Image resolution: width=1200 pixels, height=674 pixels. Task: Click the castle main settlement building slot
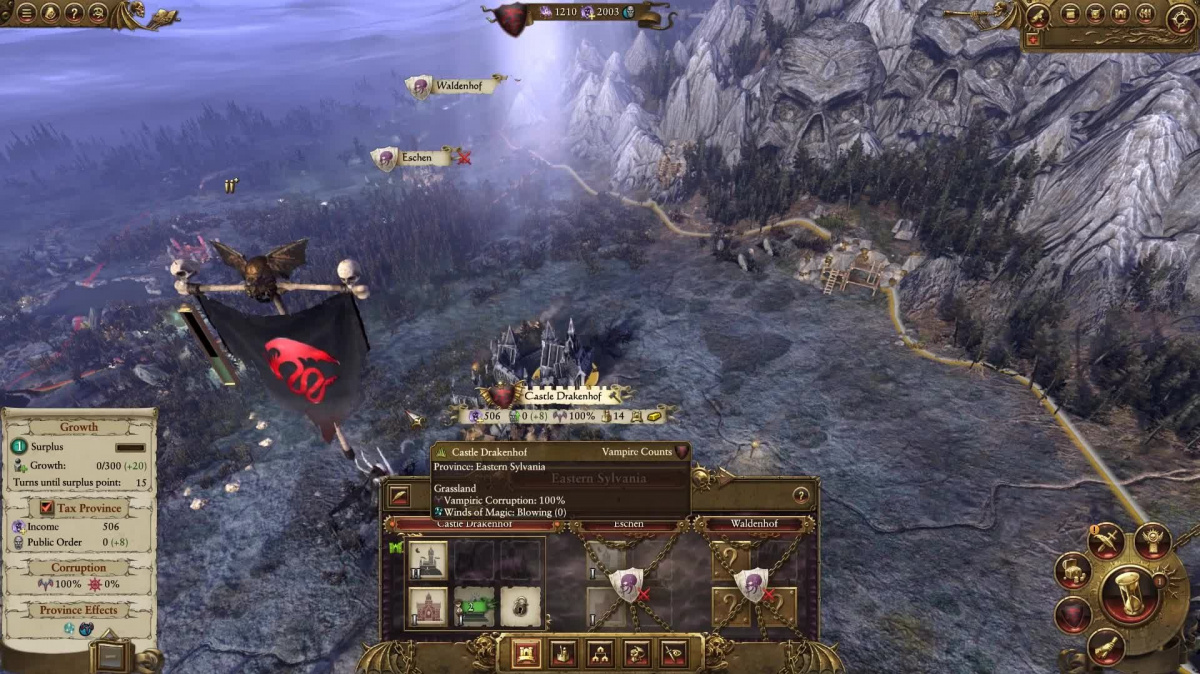coord(428,561)
